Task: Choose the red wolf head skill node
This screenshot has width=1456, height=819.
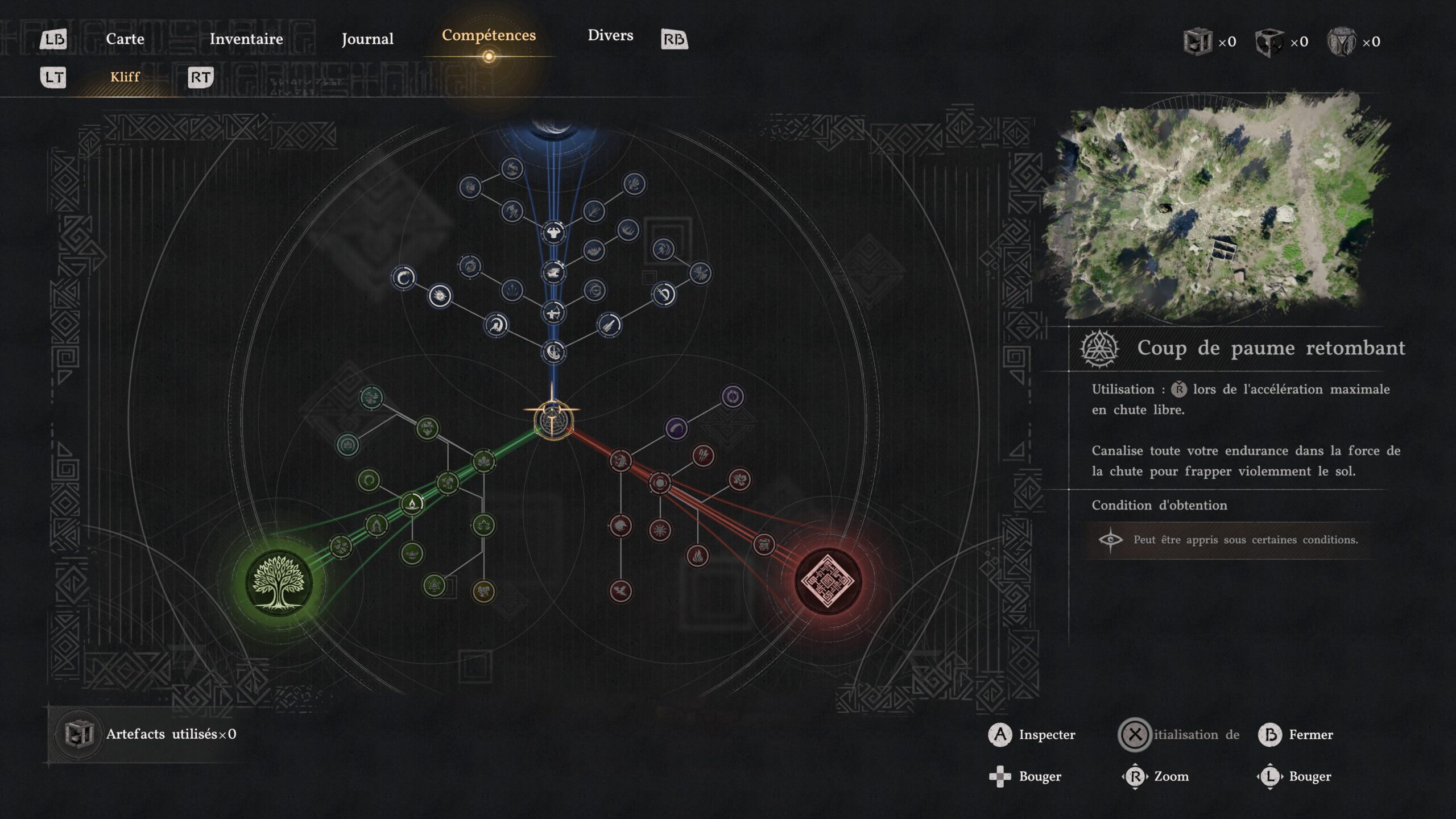Action: pyautogui.click(x=621, y=526)
